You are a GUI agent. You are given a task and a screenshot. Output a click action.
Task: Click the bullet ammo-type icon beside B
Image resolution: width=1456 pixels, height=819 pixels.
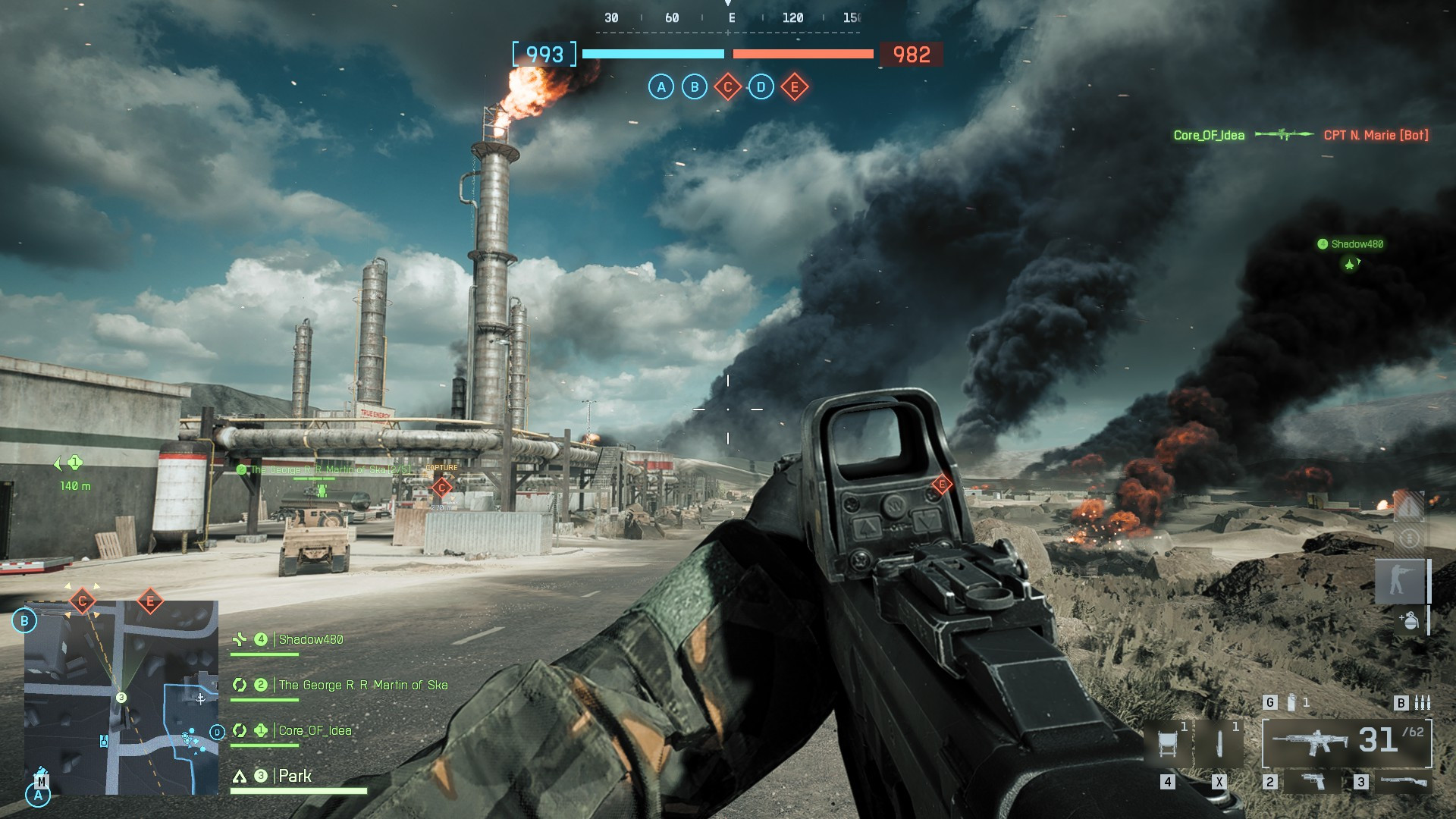point(1421,703)
